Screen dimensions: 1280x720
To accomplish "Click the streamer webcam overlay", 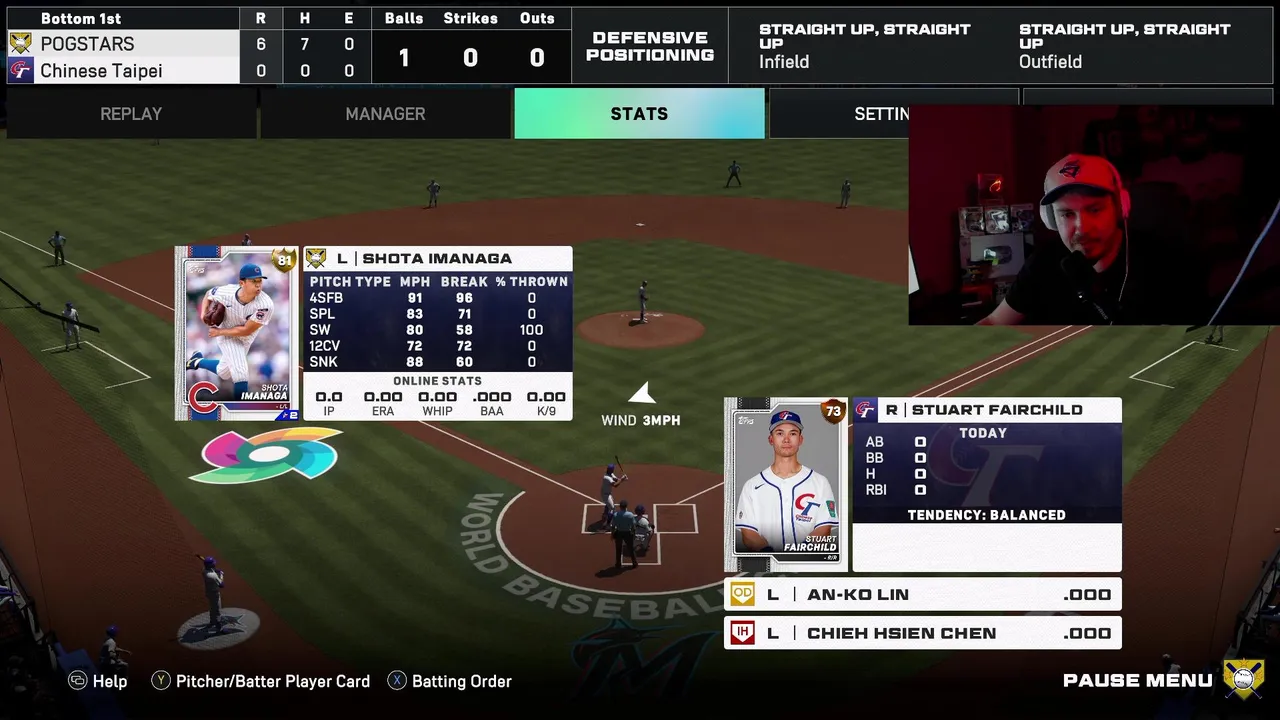I will pos(1093,215).
